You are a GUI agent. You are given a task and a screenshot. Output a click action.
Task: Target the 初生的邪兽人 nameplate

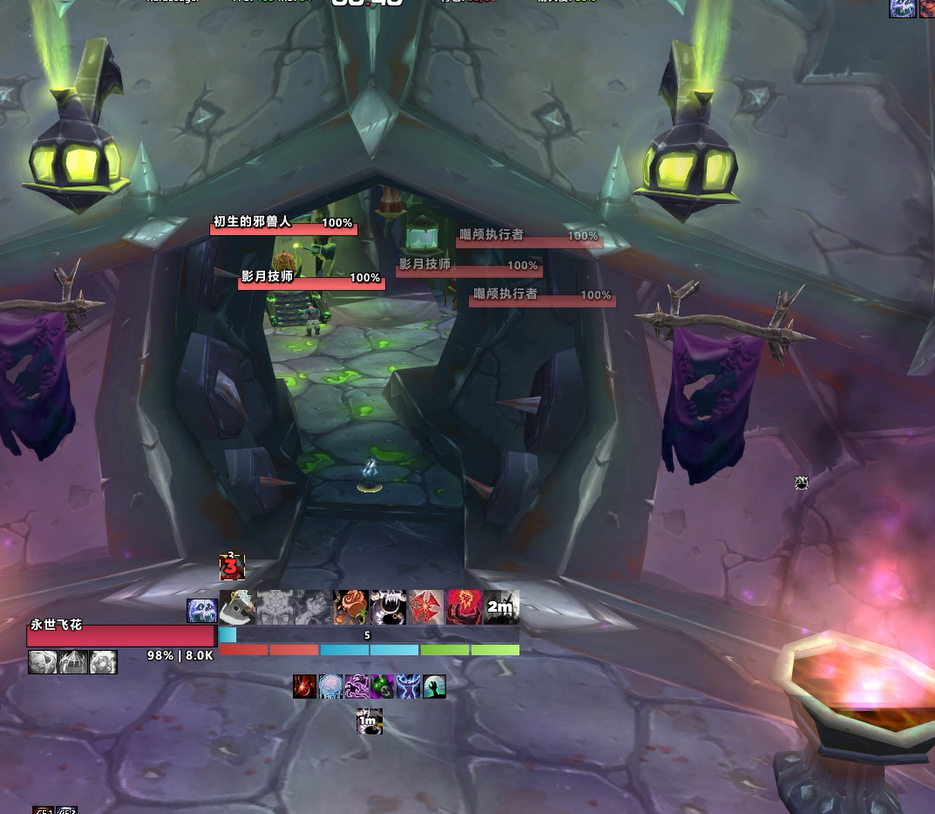[x=283, y=225]
